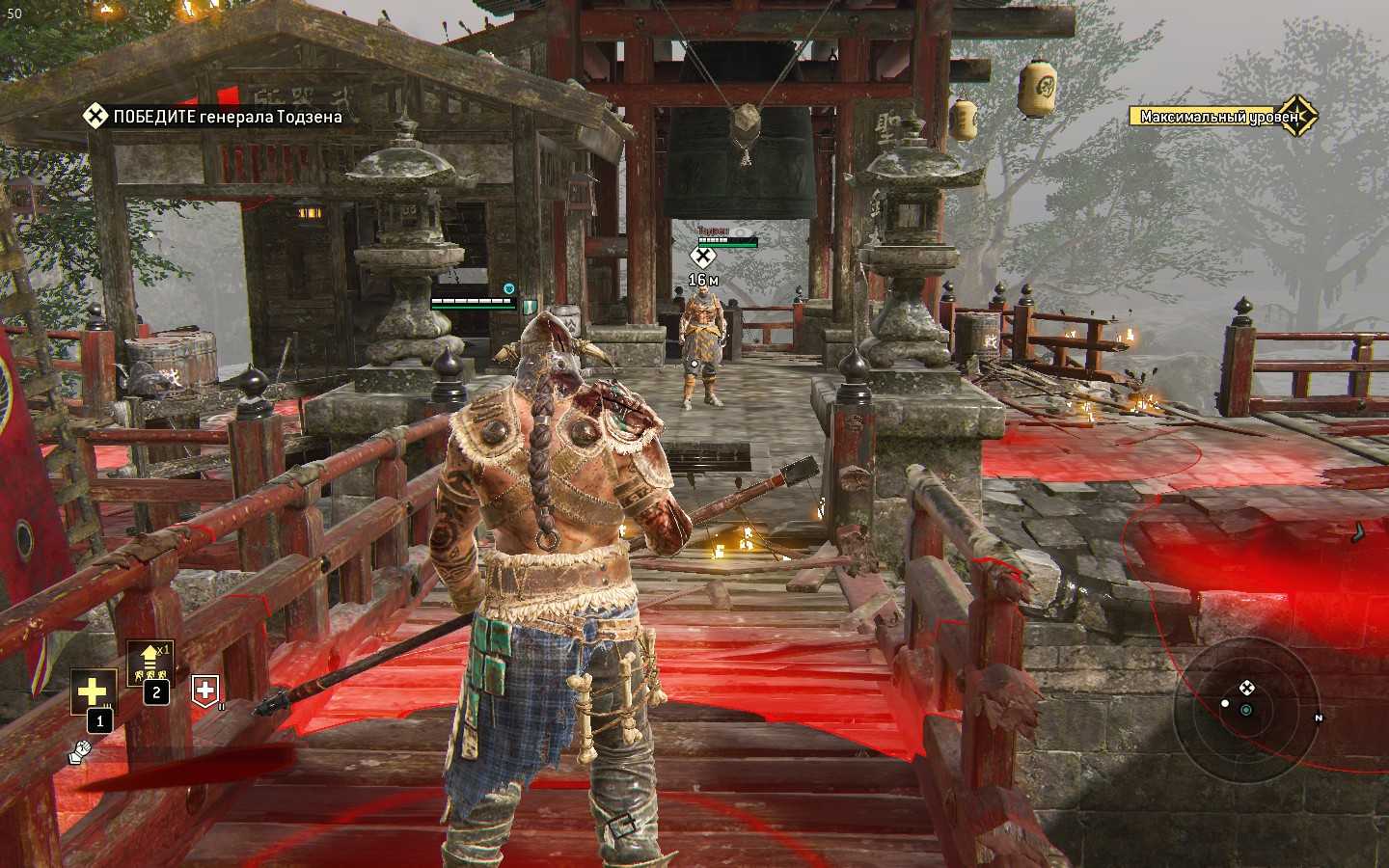
Task: Select the objective marker on the minimap
Action: [x=1246, y=688]
